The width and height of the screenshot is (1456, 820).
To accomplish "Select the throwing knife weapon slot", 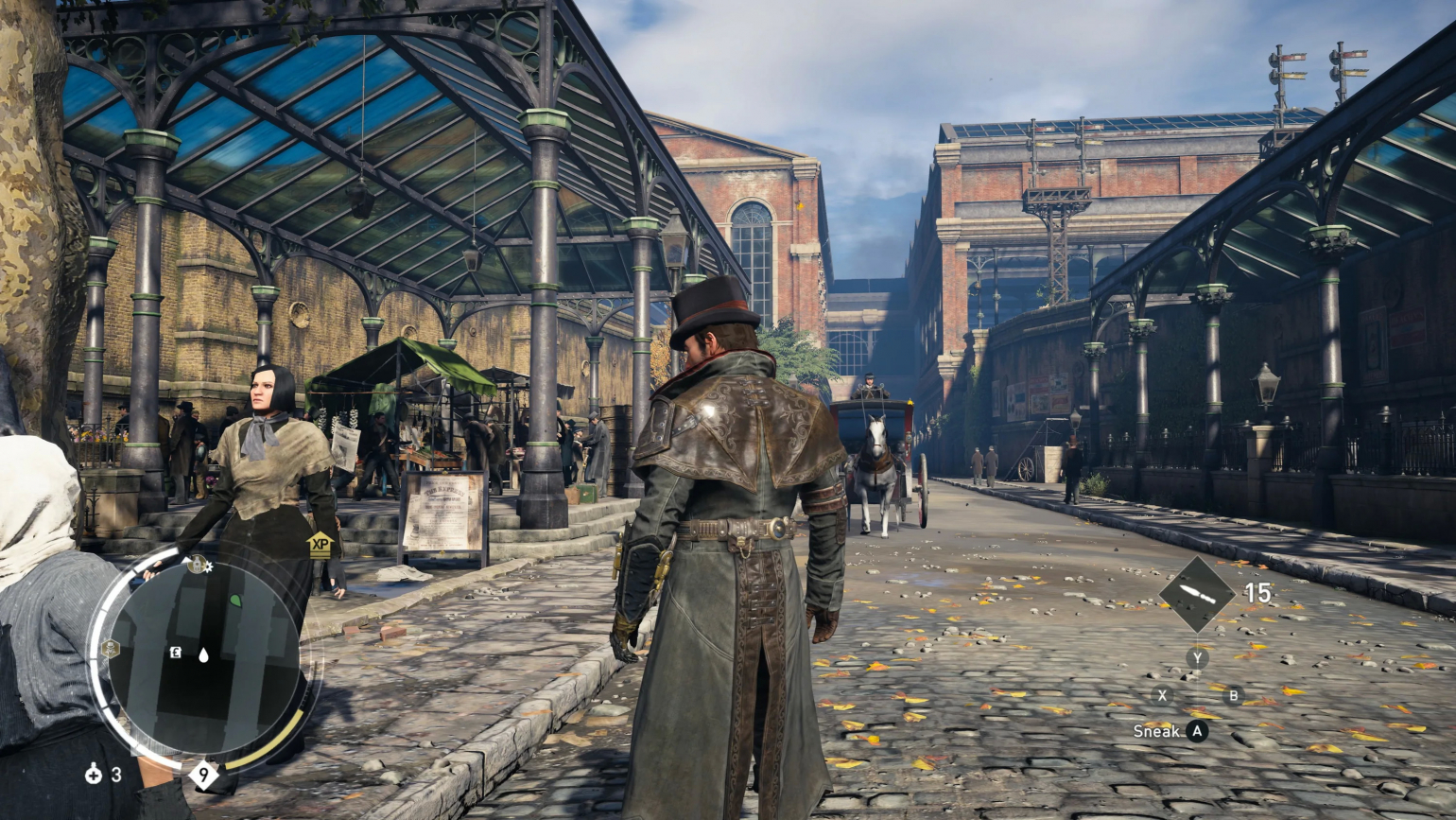I will point(1196,594).
